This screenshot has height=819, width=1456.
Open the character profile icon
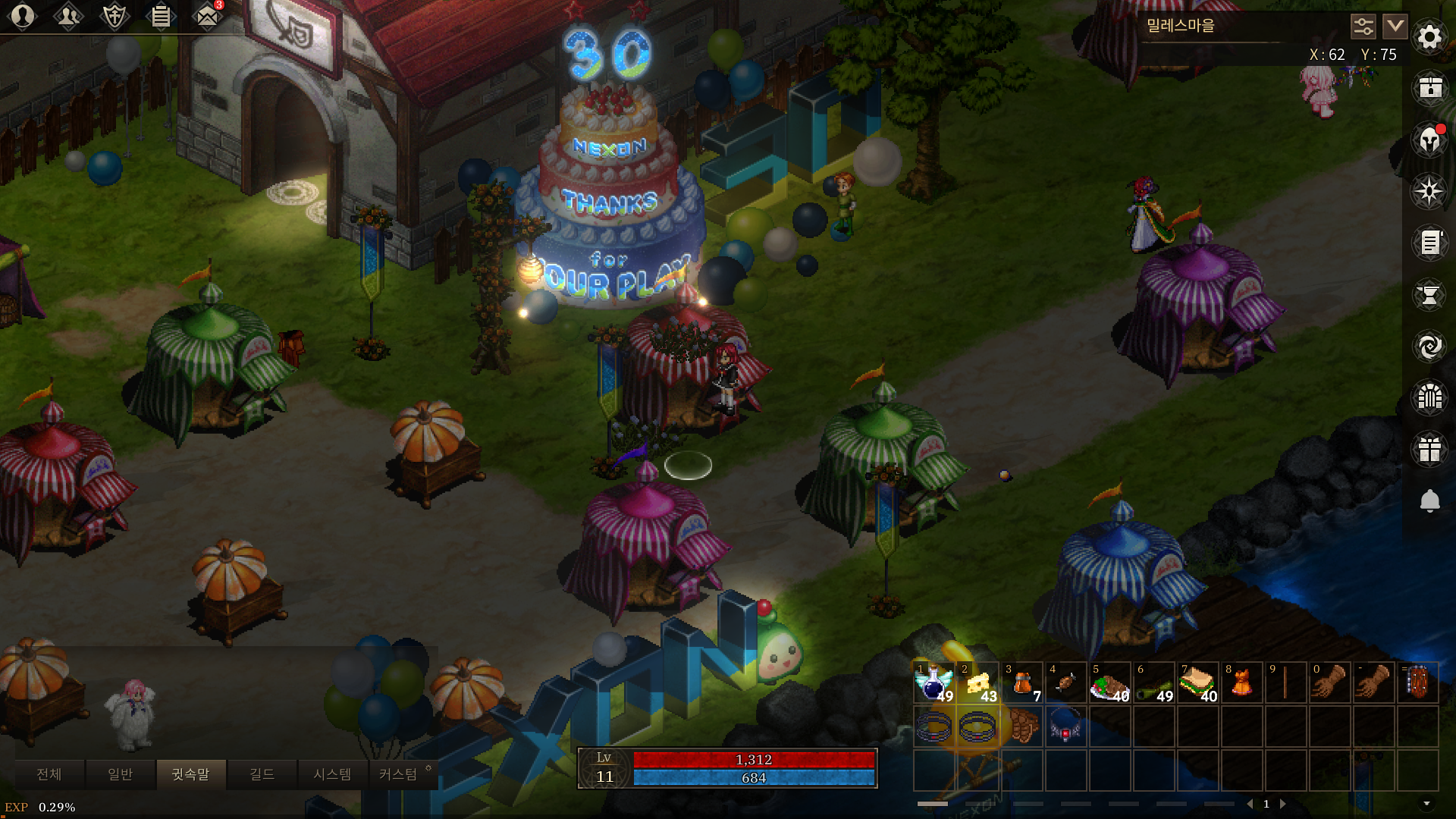click(23, 16)
